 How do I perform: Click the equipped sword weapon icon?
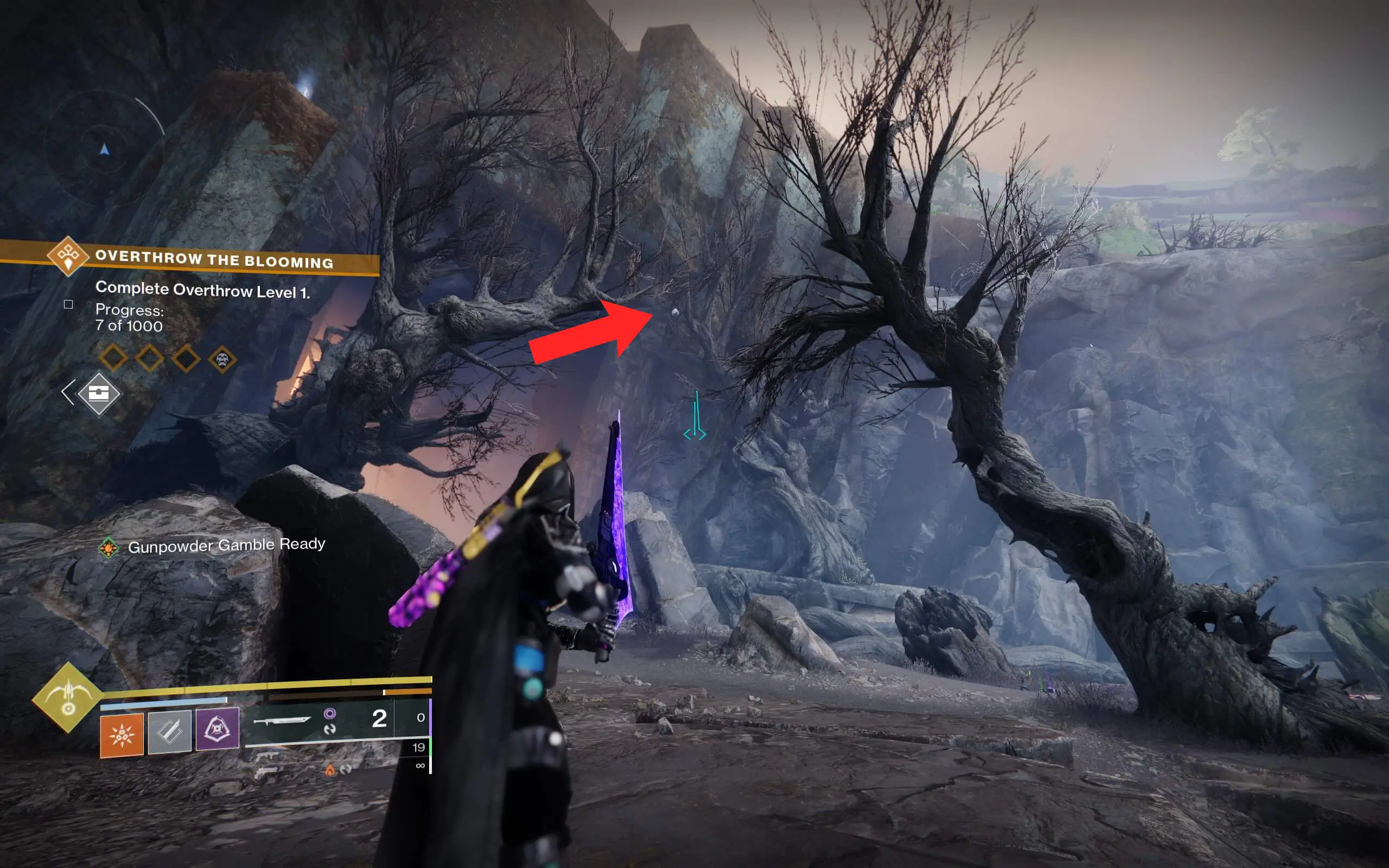coord(282,722)
